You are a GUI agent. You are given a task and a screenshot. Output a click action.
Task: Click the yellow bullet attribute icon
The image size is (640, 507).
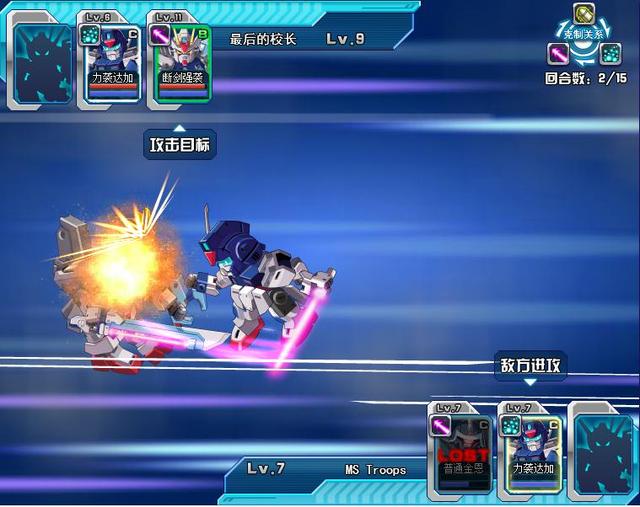(x=585, y=15)
